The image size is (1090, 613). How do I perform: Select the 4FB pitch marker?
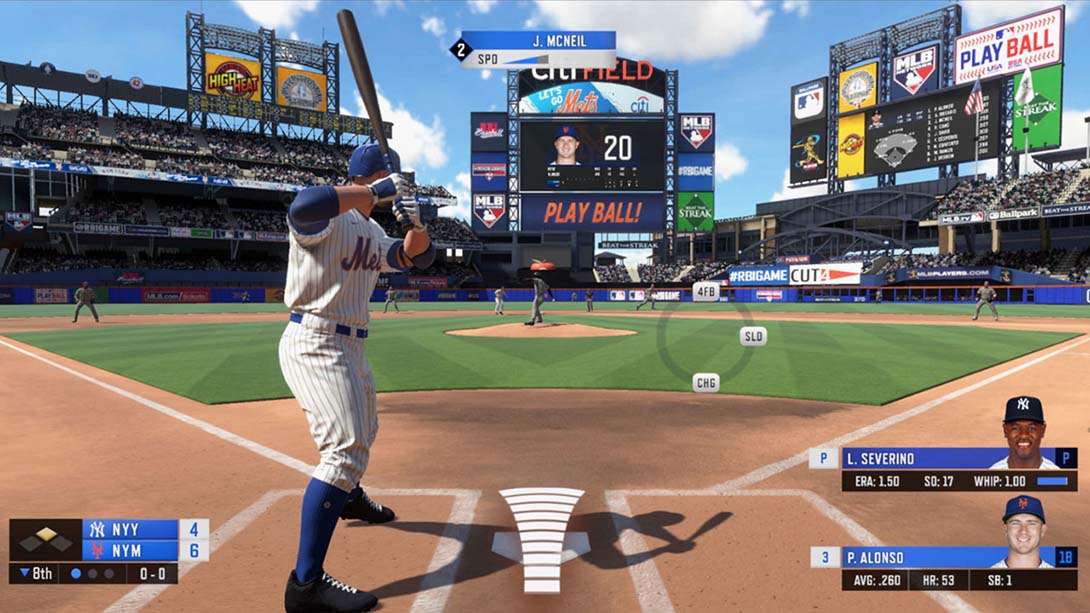click(706, 291)
